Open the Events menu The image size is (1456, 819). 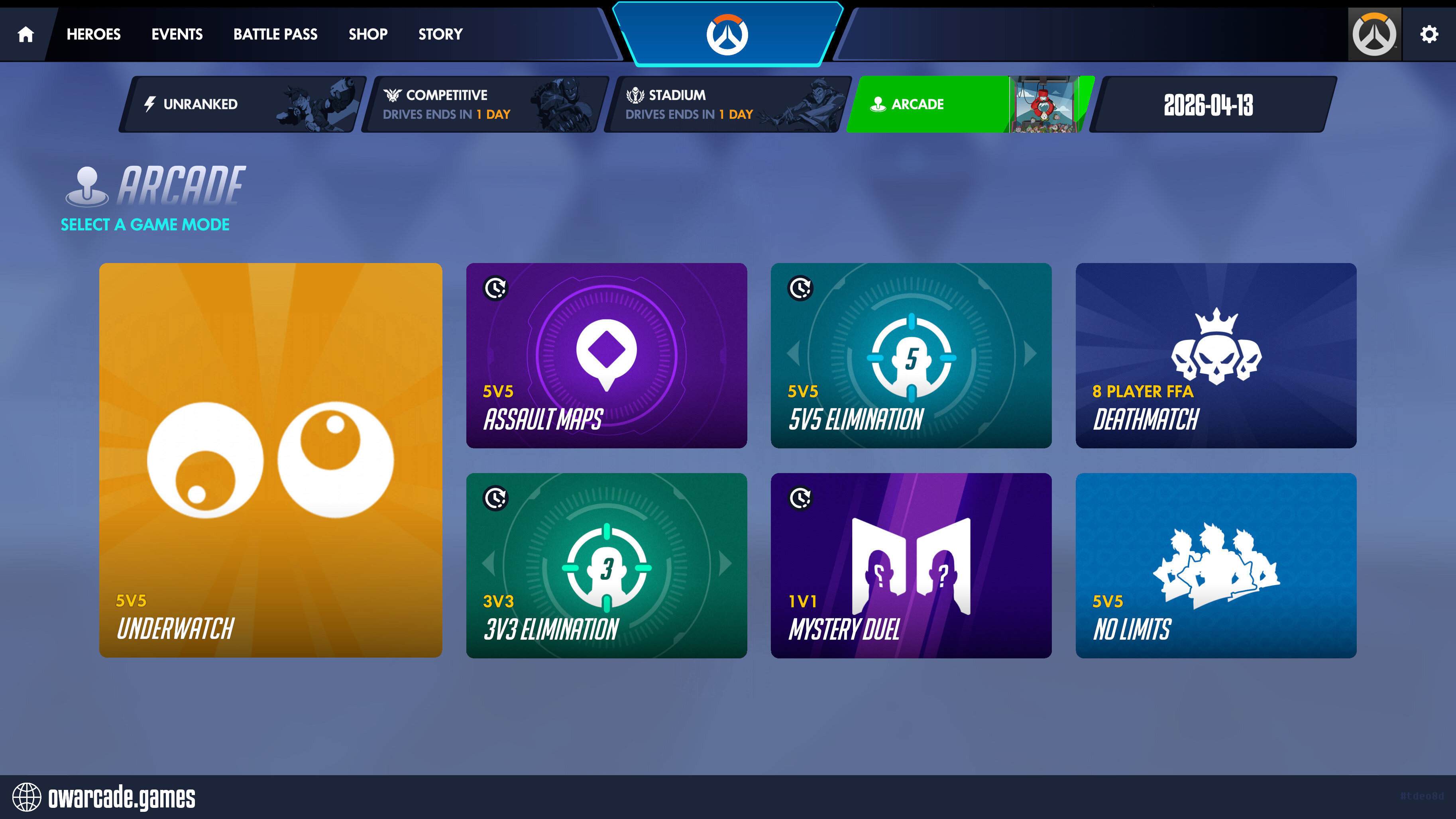tap(177, 35)
